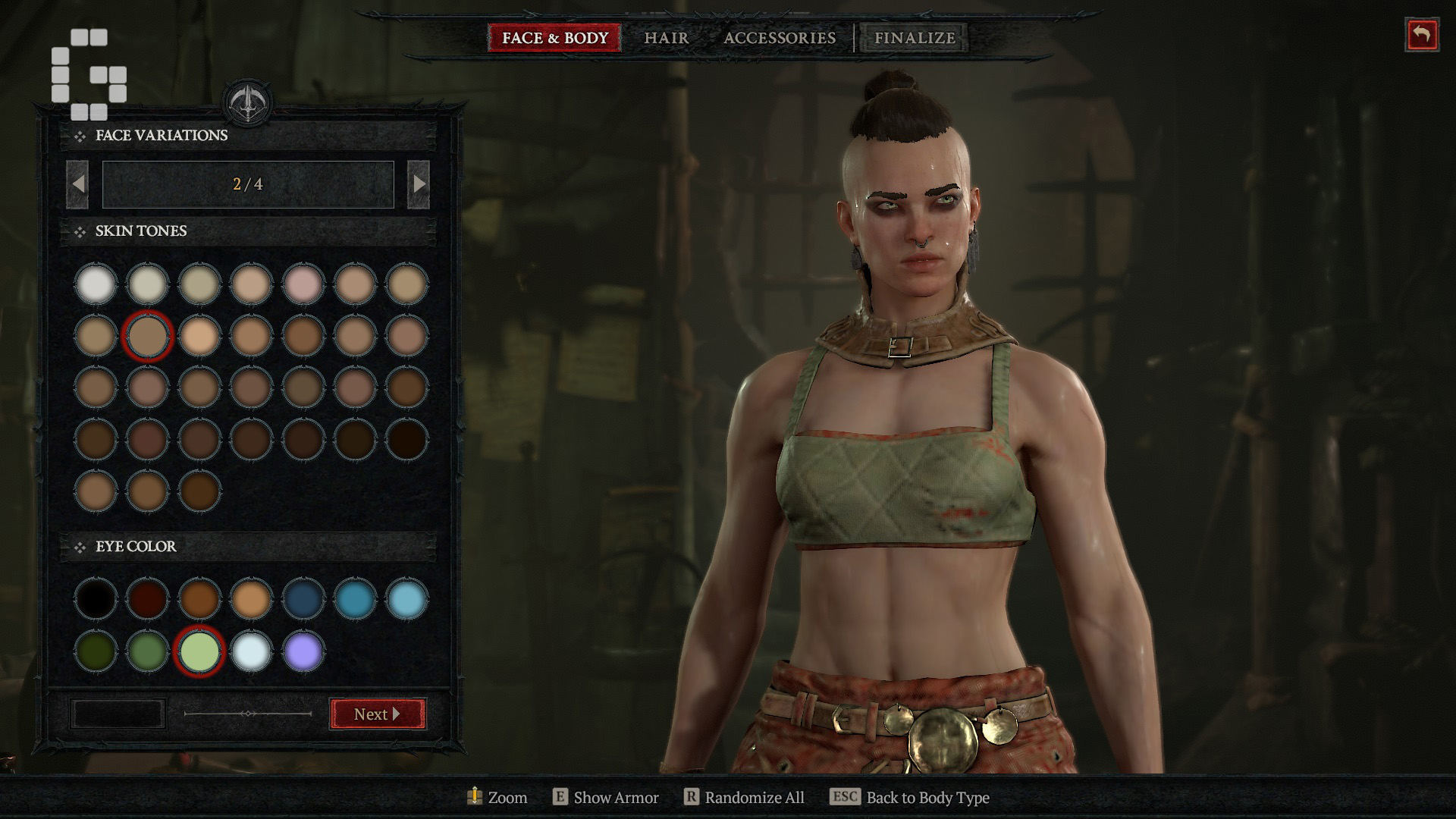This screenshot has height=819, width=1456.
Task: Pick the light green eye color
Action: [199, 651]
